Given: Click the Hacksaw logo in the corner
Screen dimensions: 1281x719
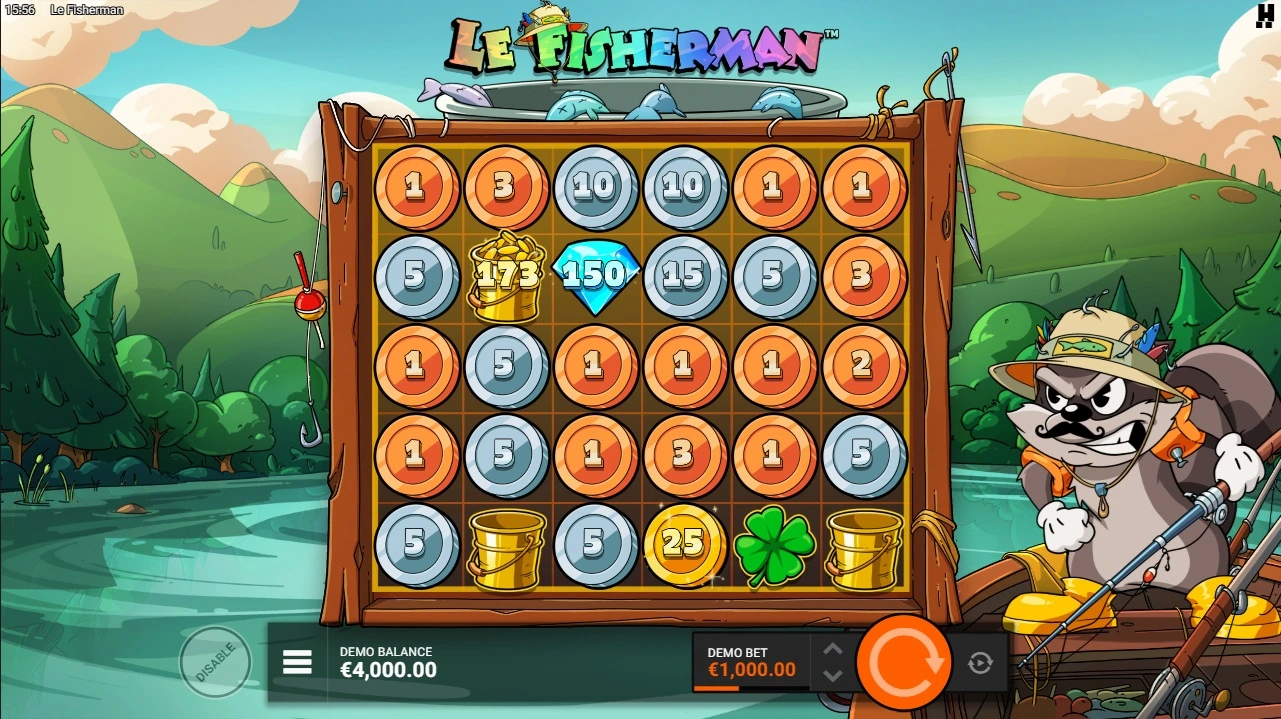Looking at the screenshot, I should pyautogui.click(x=1265, y=15).
